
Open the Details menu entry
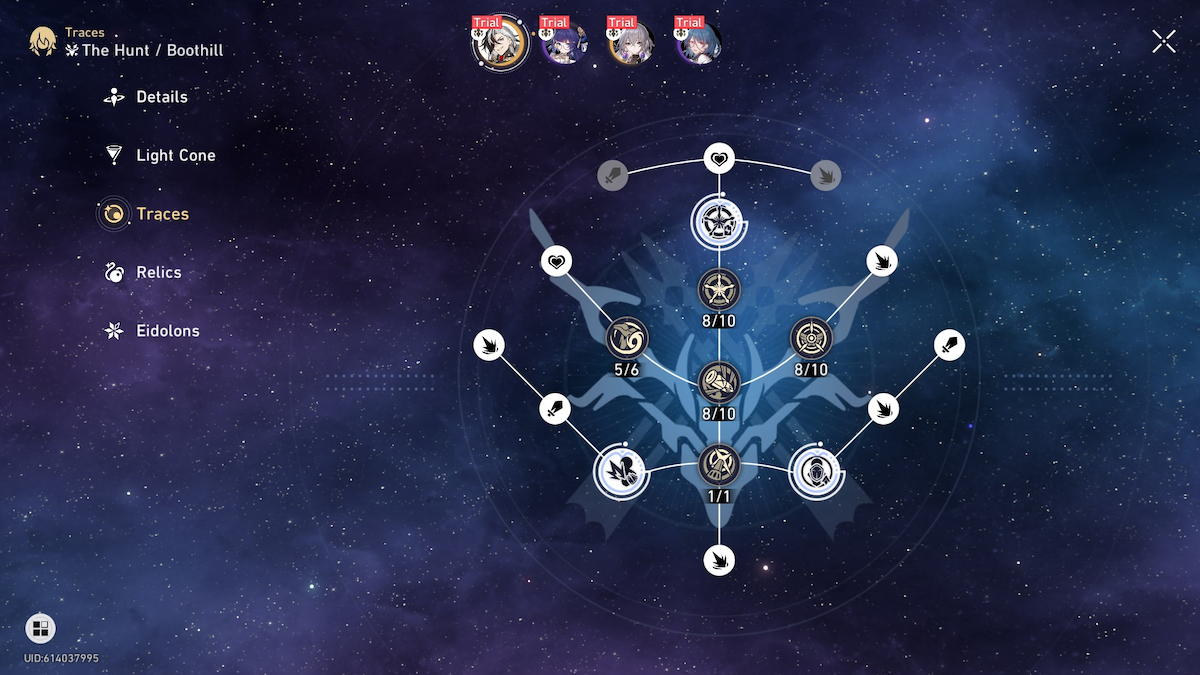pos(161,97)
